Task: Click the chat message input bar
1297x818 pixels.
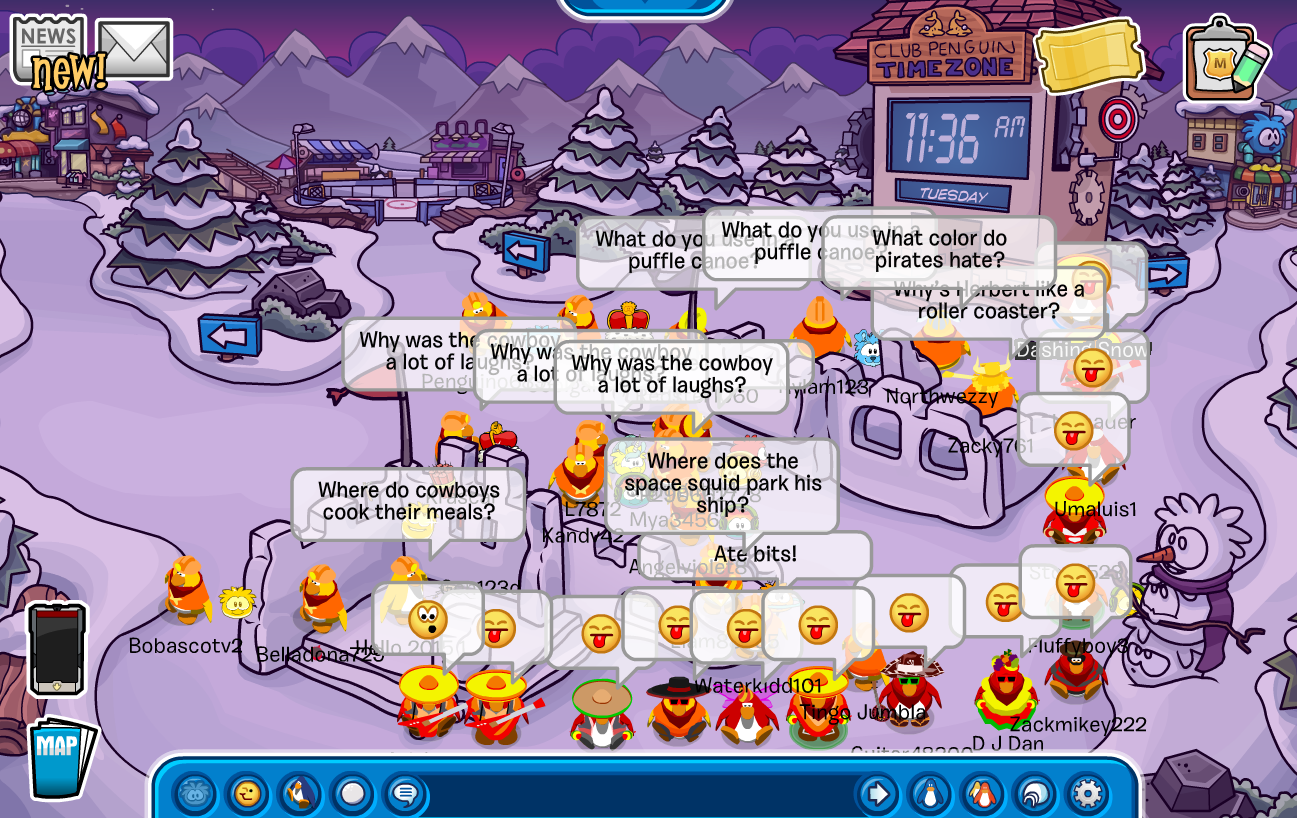Action: pyautogui.click(x=640, y=795)
